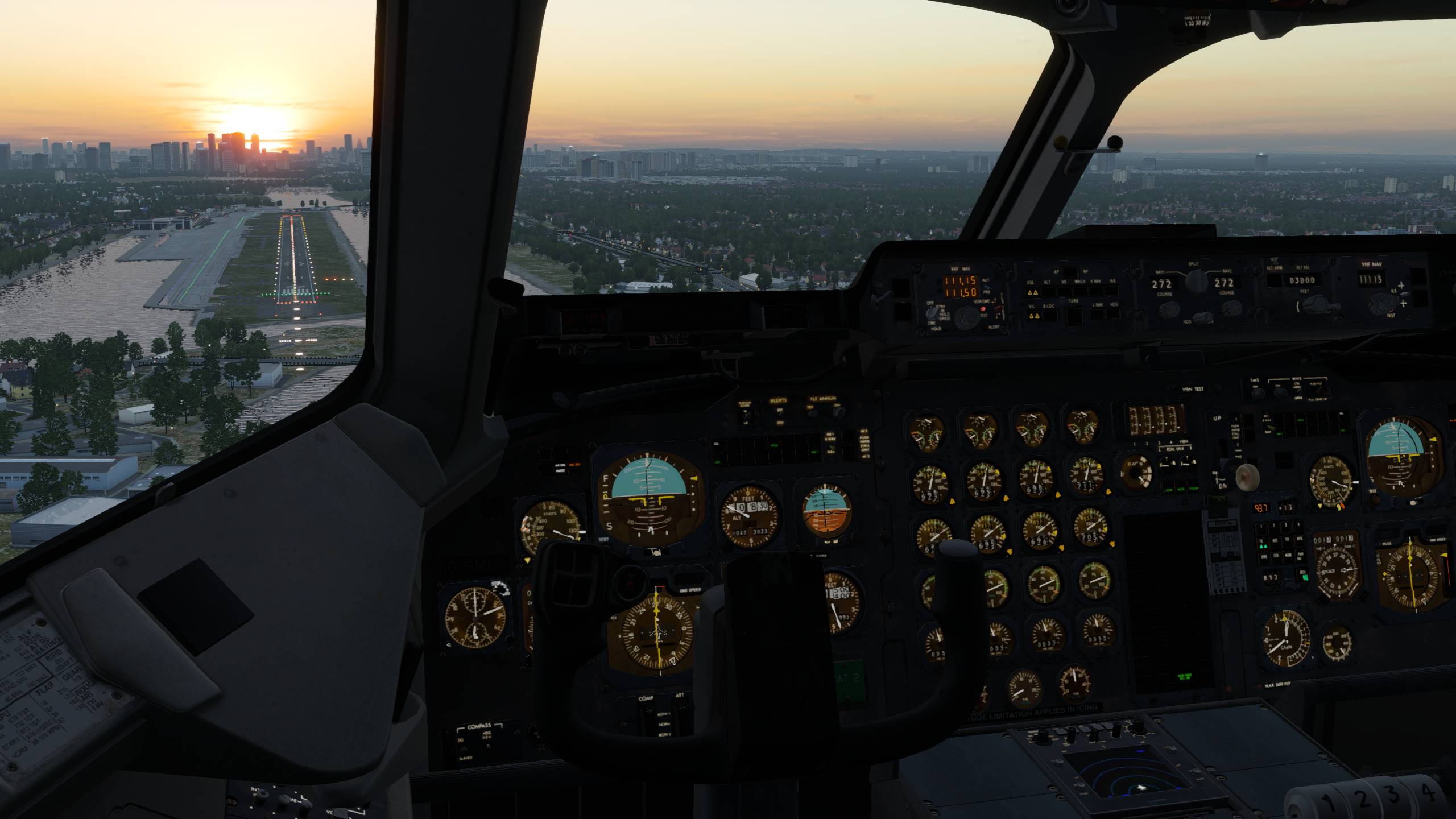The height and width of the screenshot is (819, 1456).
Task: Click the ALT SEL altitude knob
Action: [x=1318, y=304]
